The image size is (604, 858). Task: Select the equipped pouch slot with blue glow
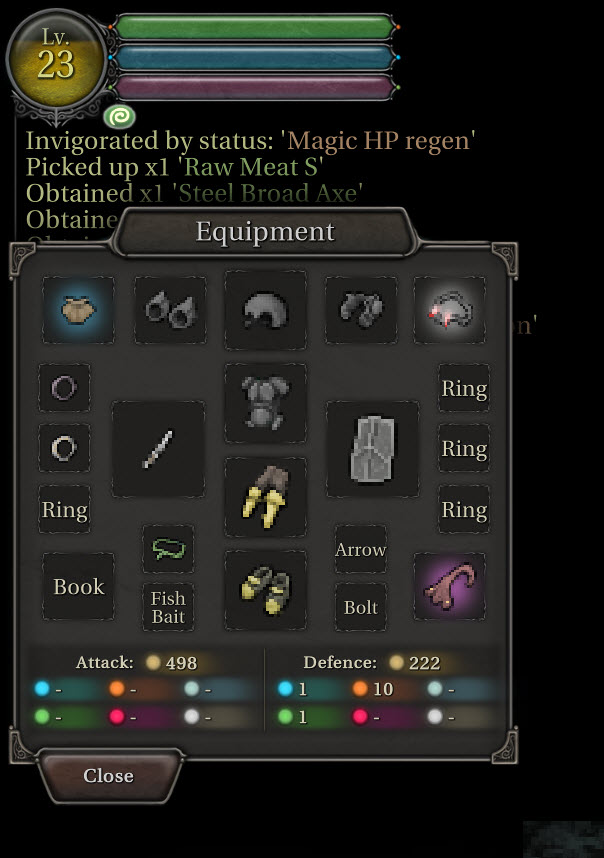click(x=78, y=310)
